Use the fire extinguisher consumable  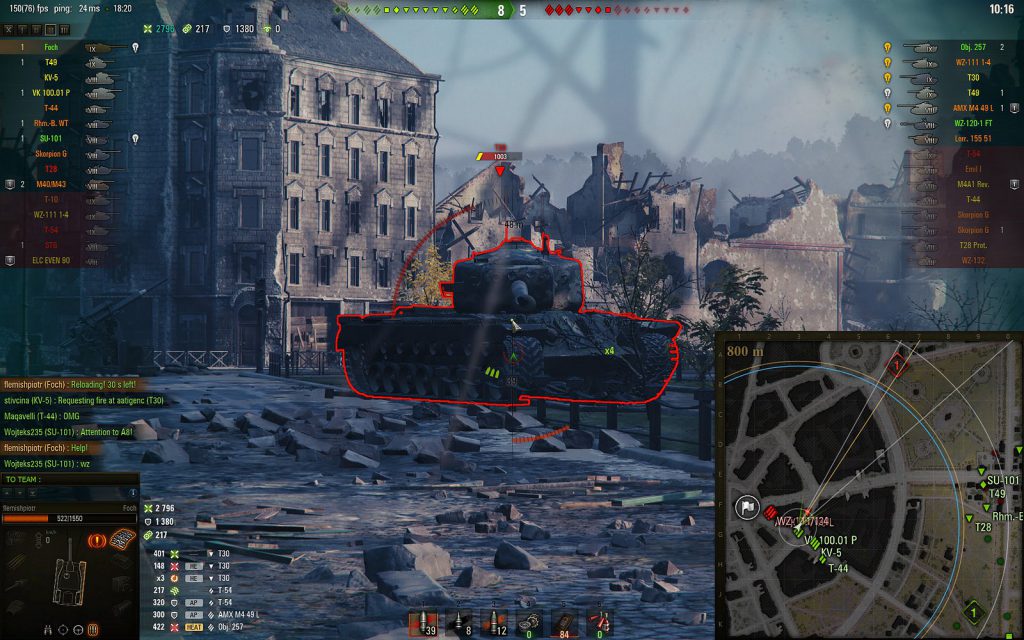pos(599,622)
